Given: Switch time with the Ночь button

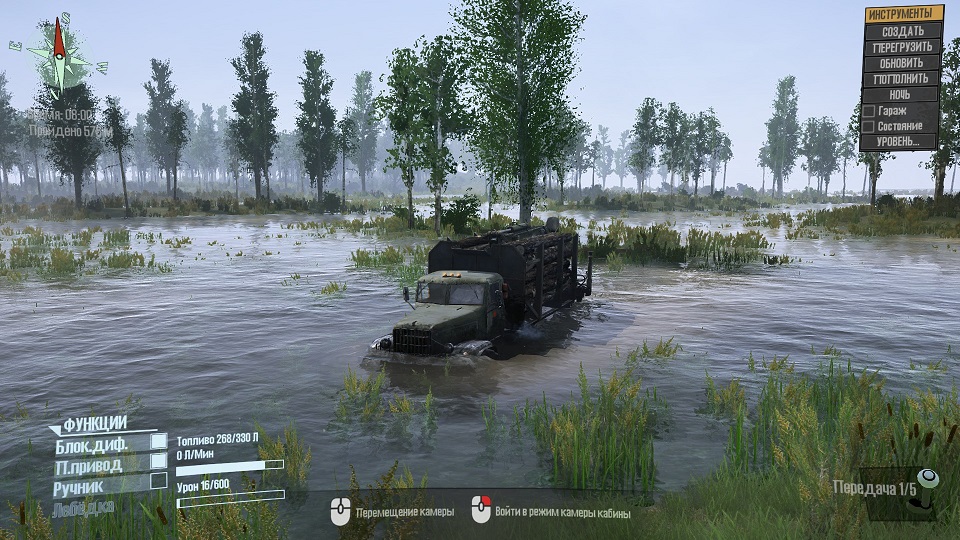Looking at the screenshot, I should tap(902, 95).
